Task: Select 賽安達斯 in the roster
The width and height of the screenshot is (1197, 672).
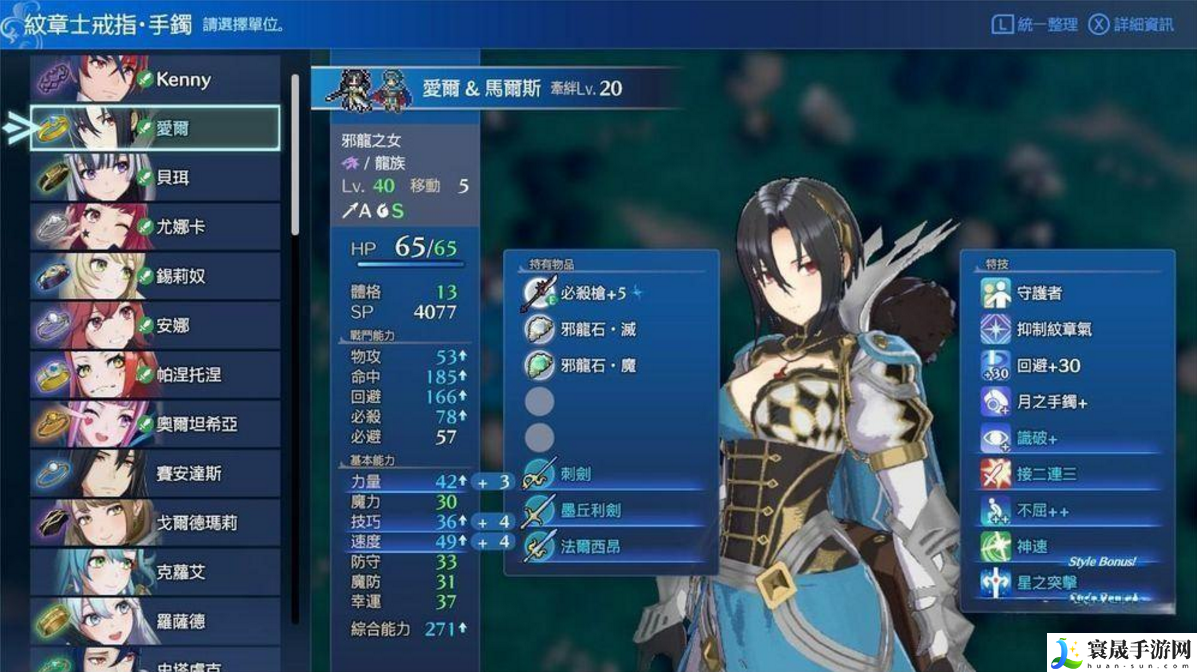Action: 155,473
